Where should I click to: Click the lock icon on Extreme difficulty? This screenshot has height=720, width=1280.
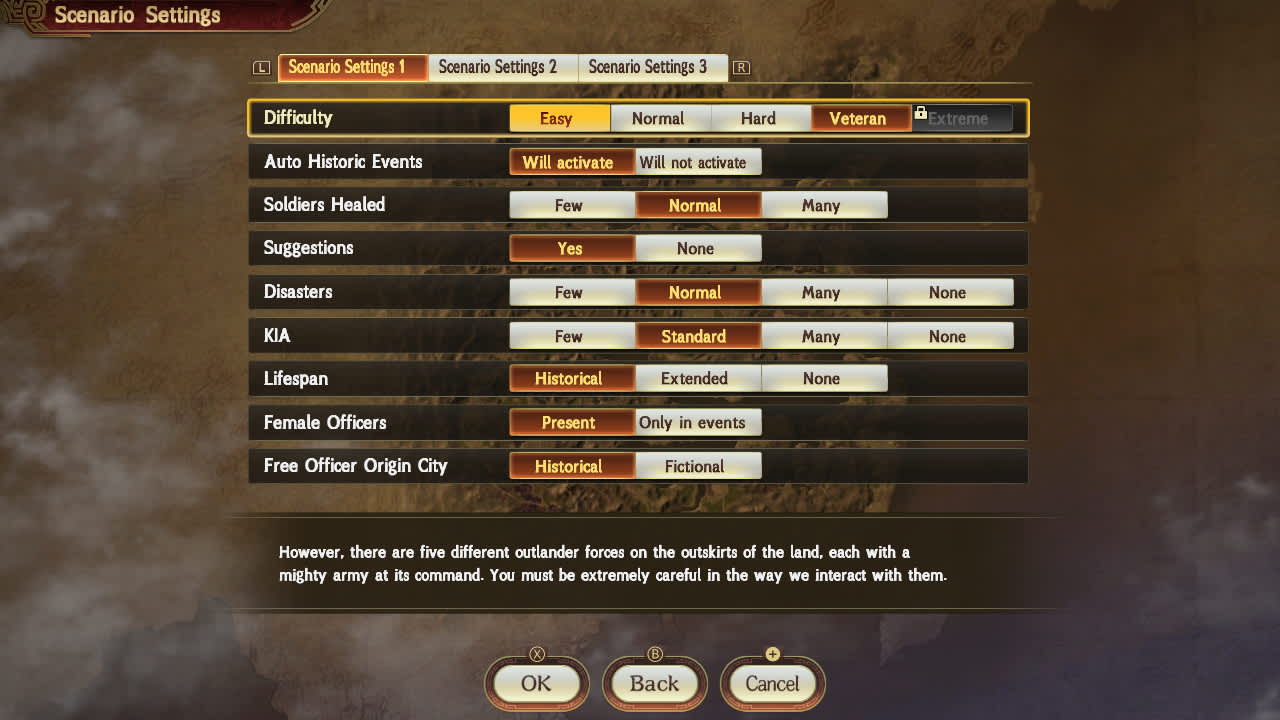click(x=921, y=113)
